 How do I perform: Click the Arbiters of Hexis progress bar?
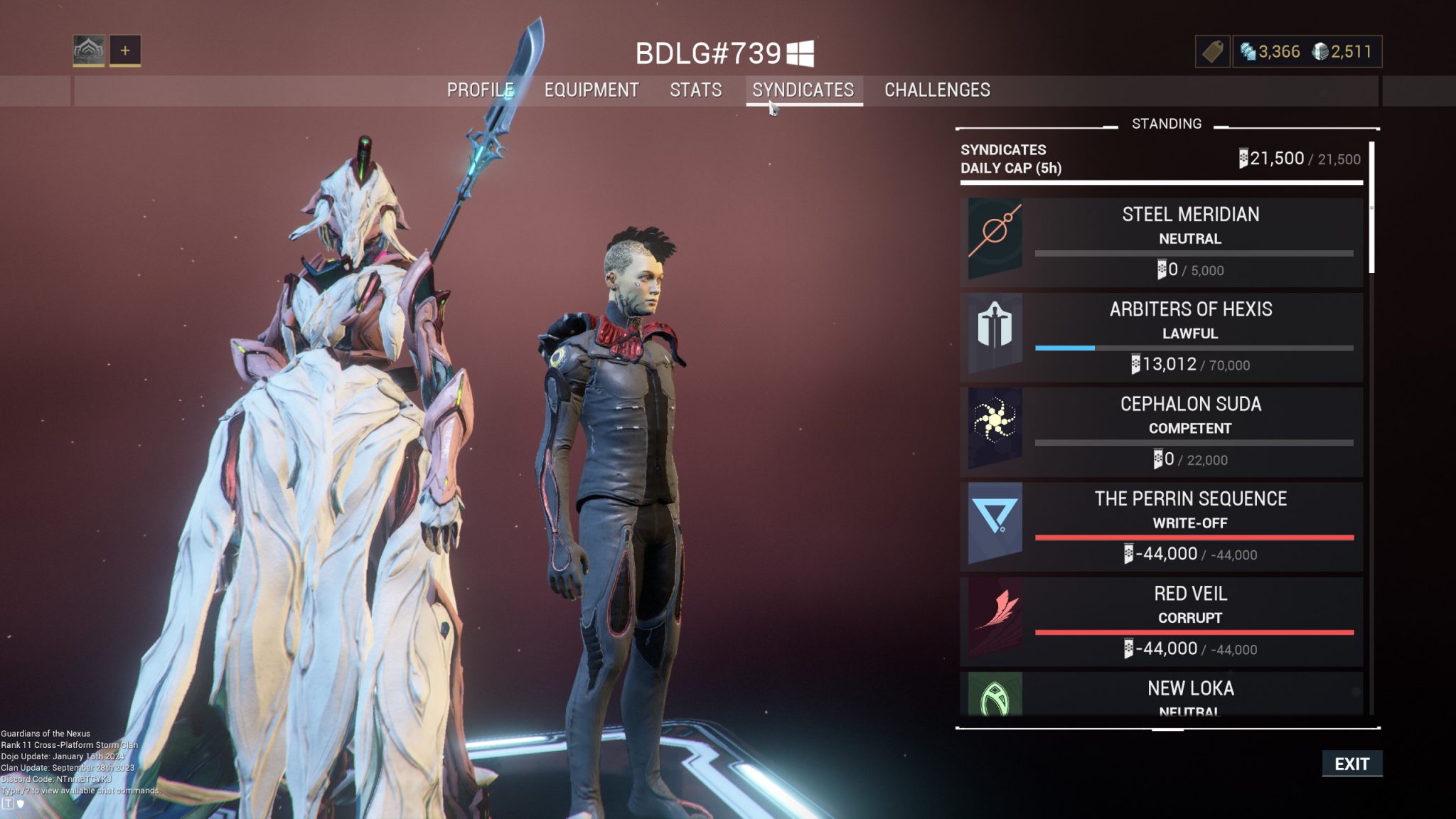[x=1193, y=349]
